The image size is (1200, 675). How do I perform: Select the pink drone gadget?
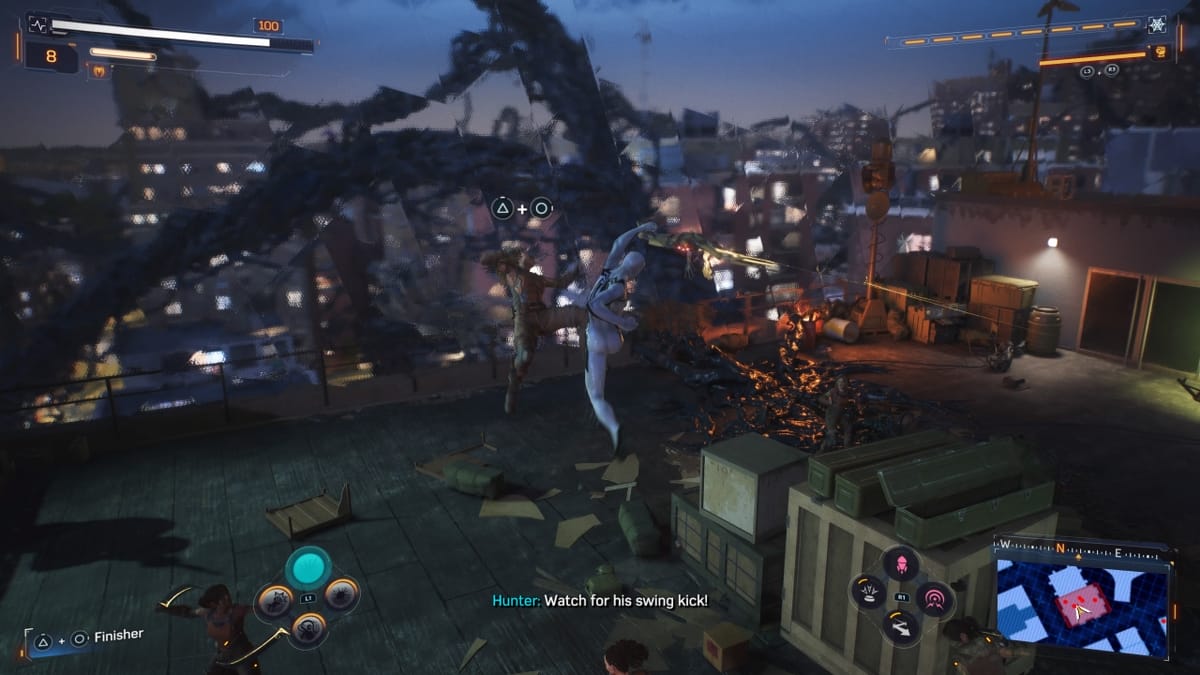901,563
